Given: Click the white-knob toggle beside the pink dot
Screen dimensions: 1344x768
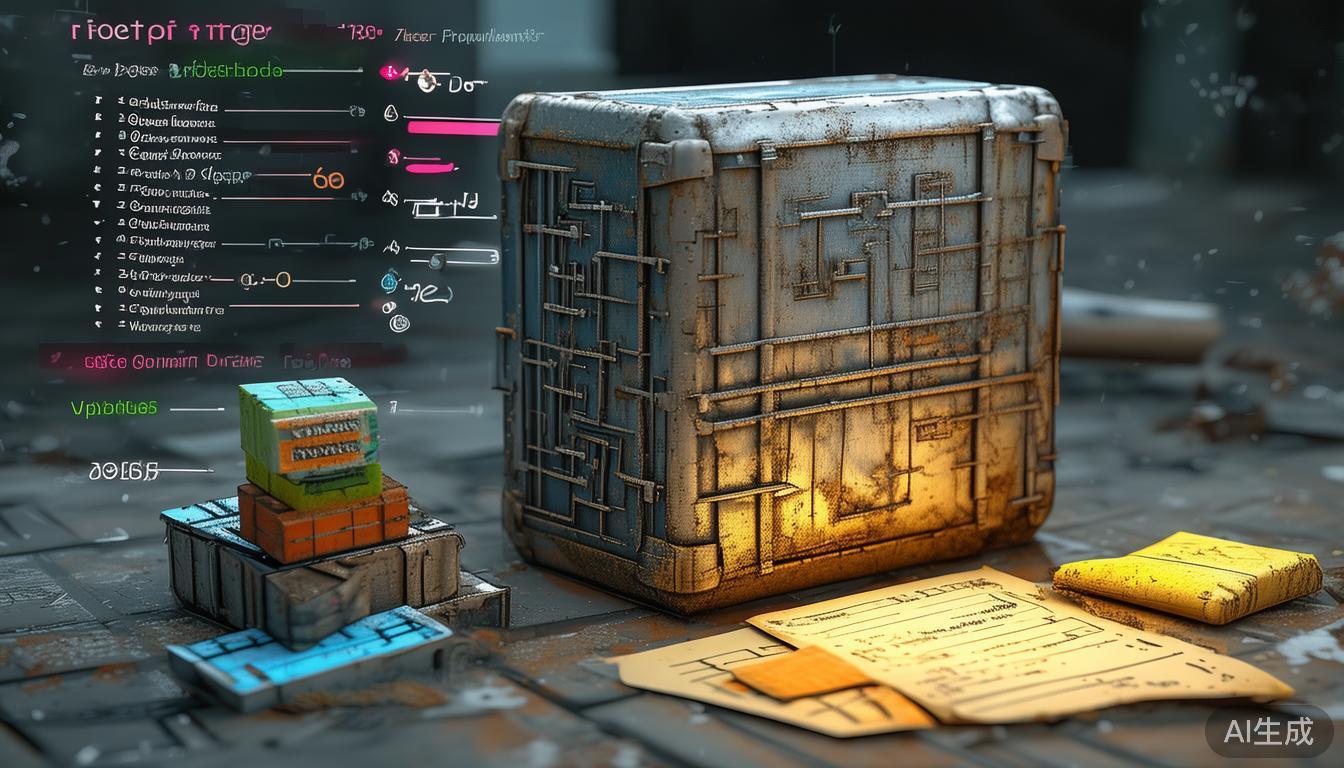Looking at the screenshot, I should pos(427,80).
